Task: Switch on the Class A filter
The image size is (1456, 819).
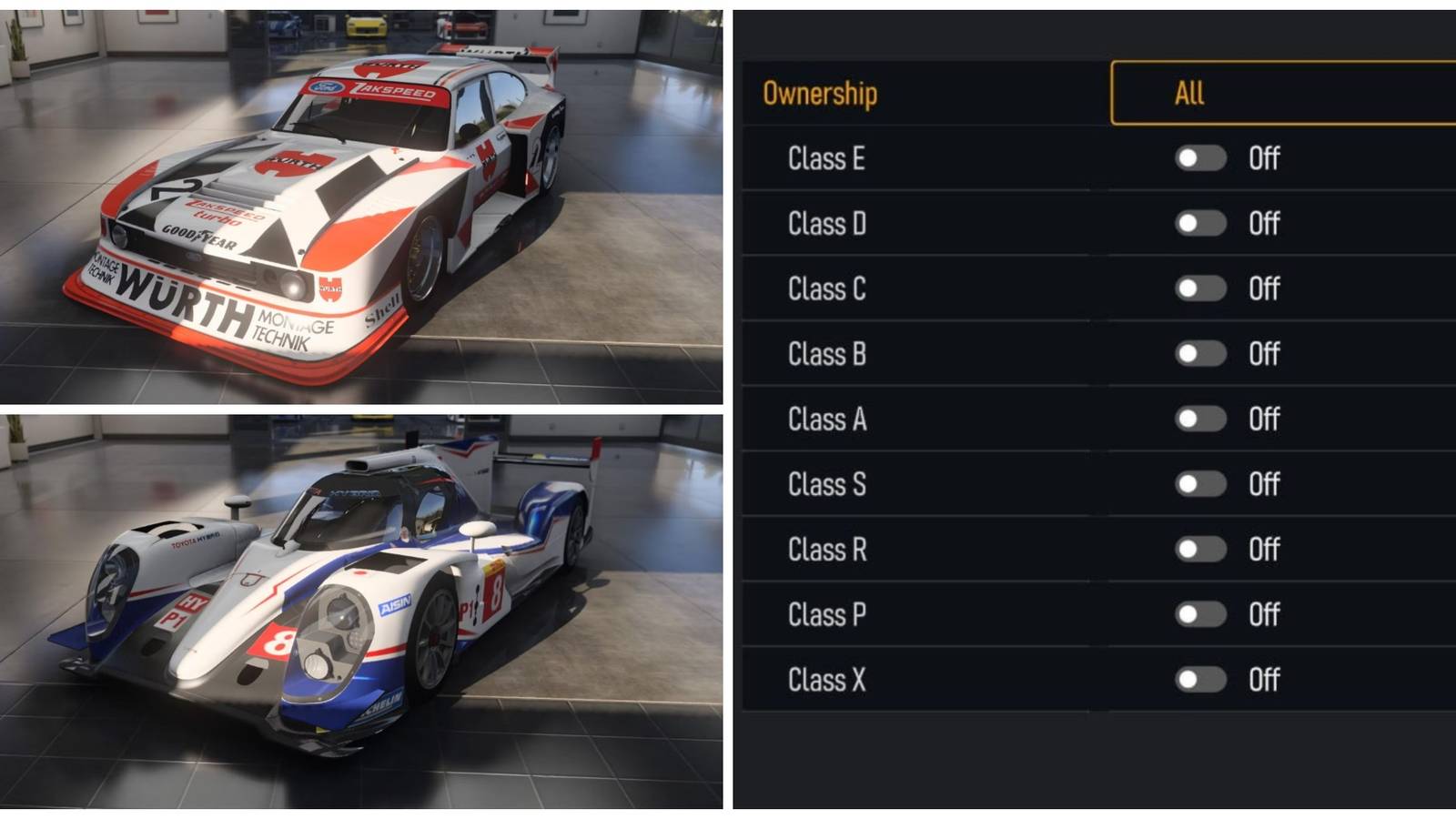Action: coord(1199,419)
